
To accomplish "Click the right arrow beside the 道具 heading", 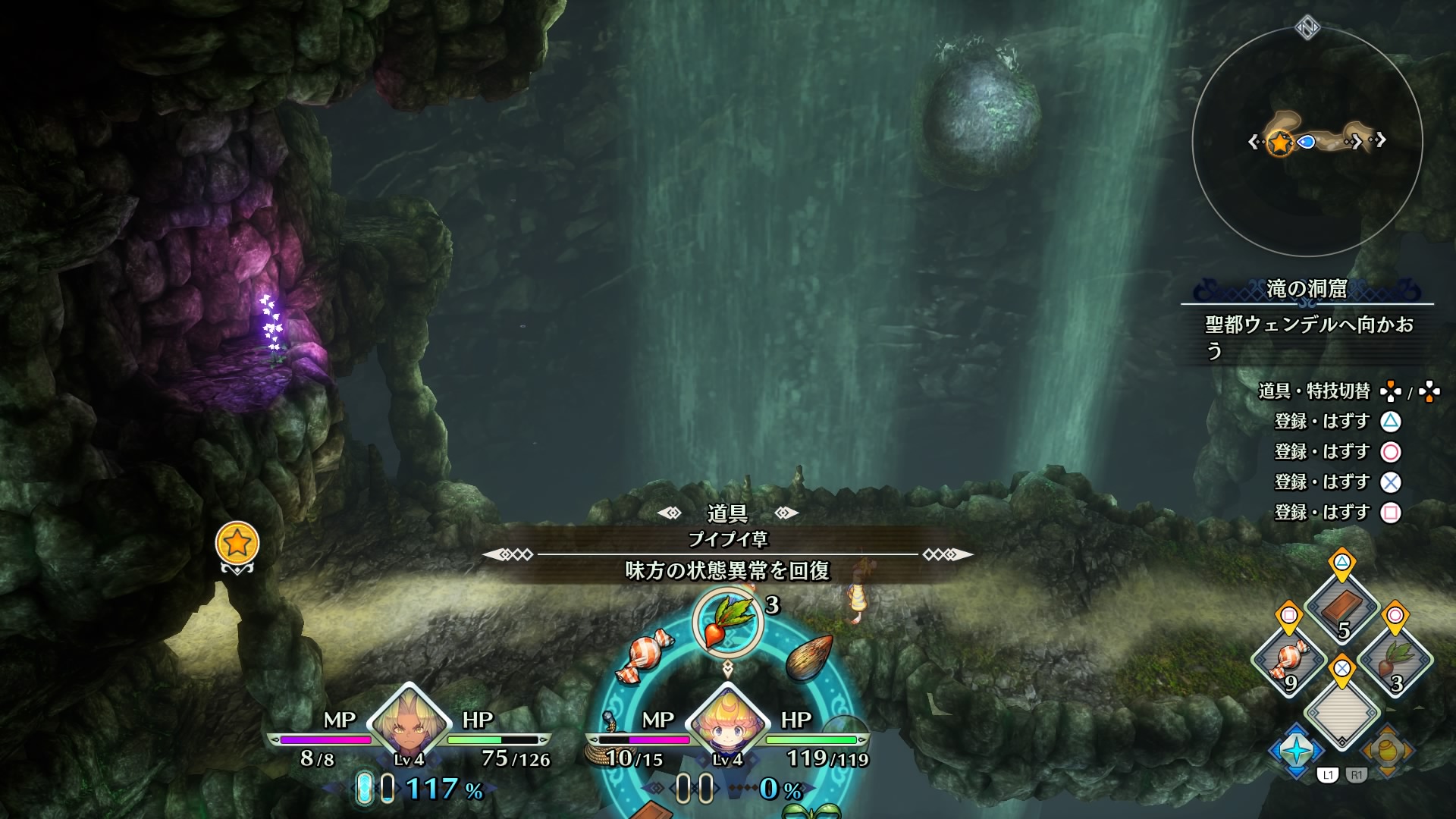I will click(786, 513).
